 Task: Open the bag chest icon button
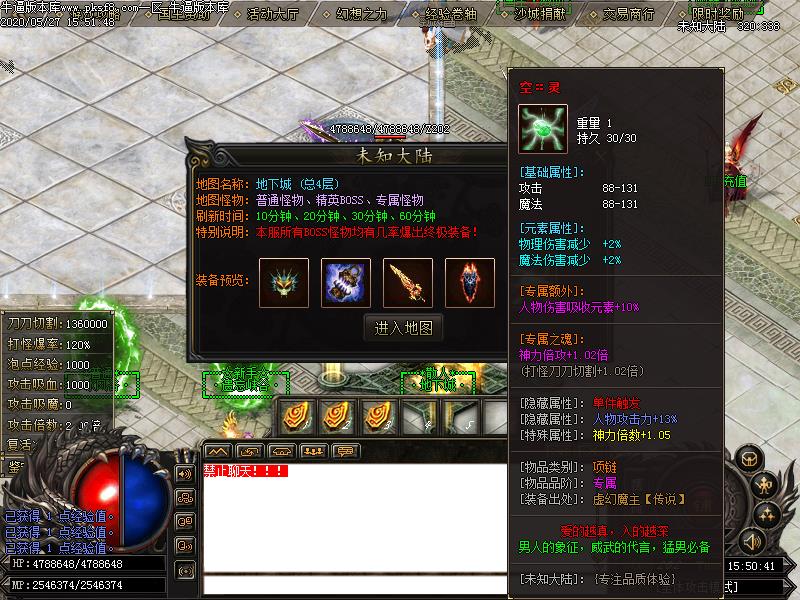748,457
